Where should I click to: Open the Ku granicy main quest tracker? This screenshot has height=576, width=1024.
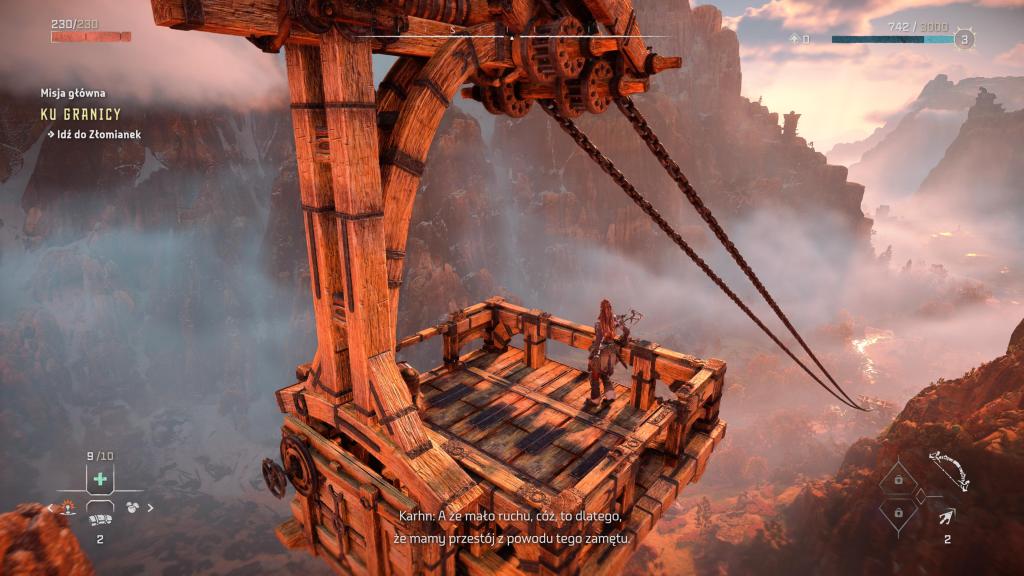pos(80,115)
